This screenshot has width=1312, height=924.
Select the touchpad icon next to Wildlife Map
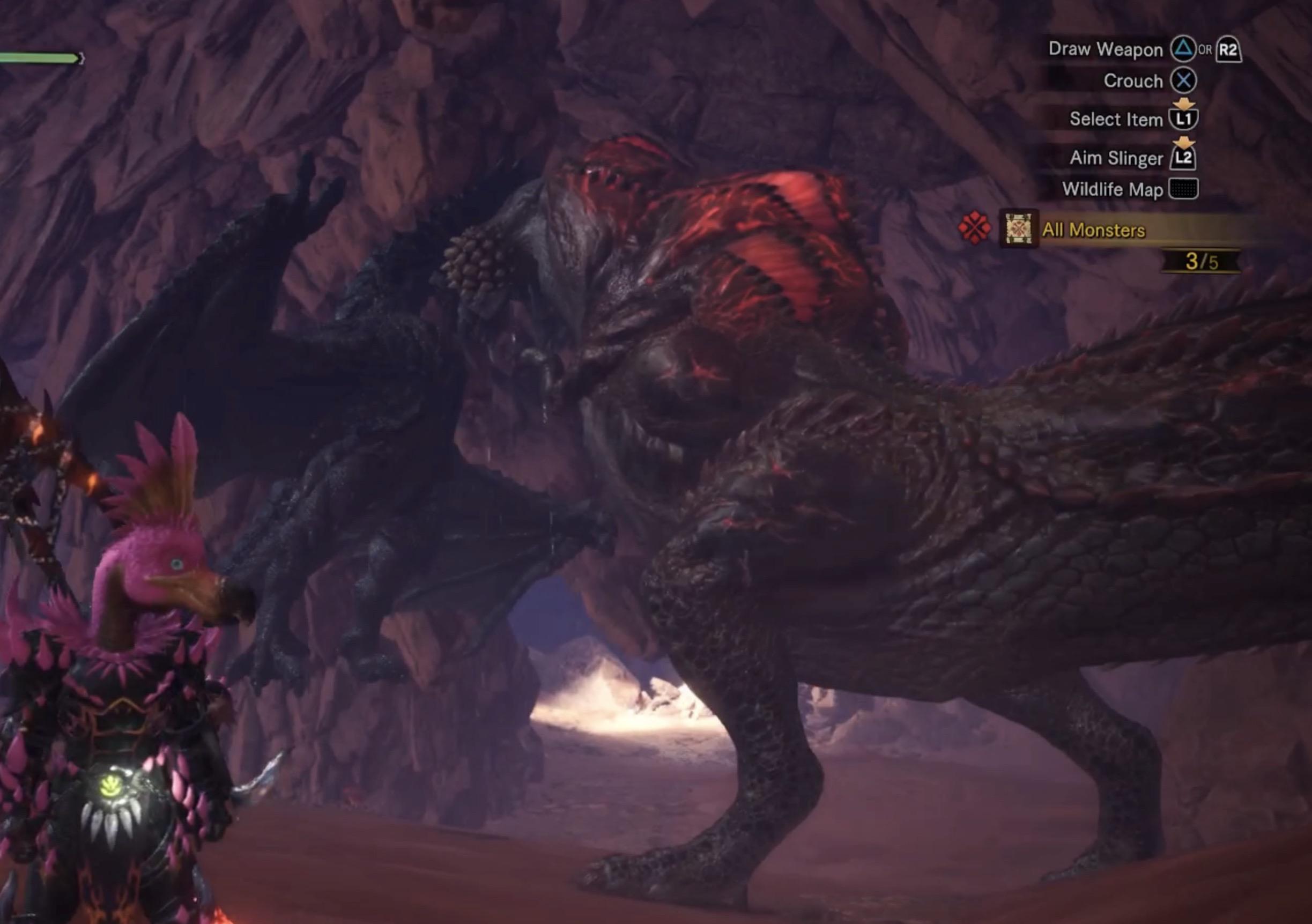click(1183, 192)
